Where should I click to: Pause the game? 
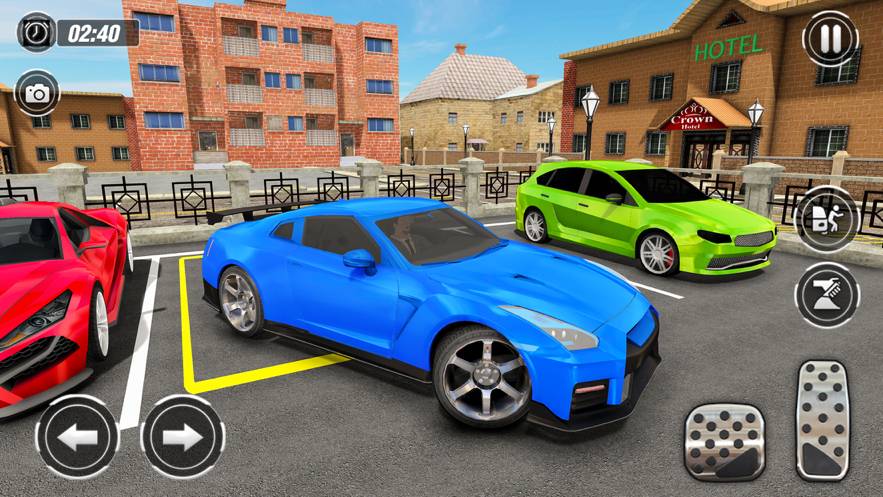coord(830,38)
